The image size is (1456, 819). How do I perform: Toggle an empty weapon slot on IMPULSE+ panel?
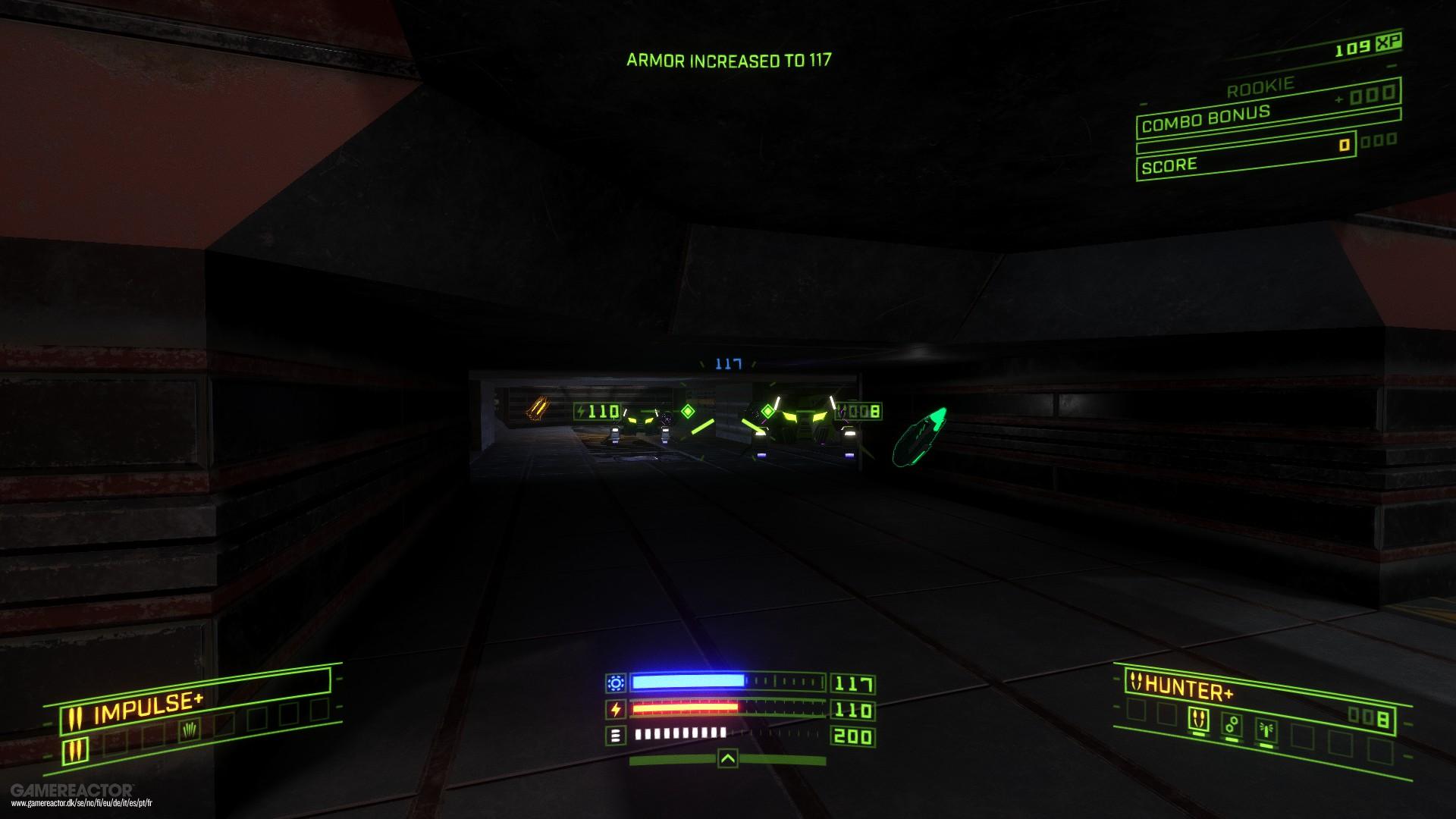pyautogui.click(x=115, y=742)
